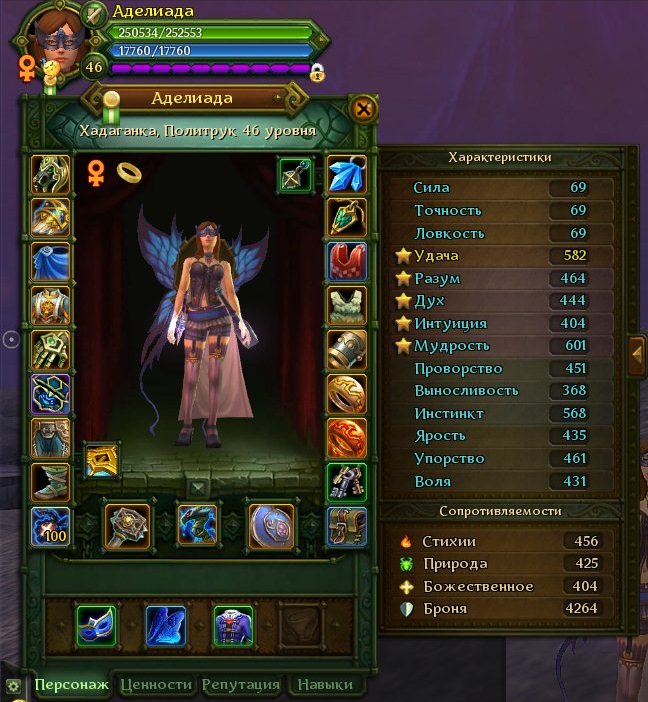Close the character window
648x702 pixels.
pyautogui.click(x=364, y=108)
